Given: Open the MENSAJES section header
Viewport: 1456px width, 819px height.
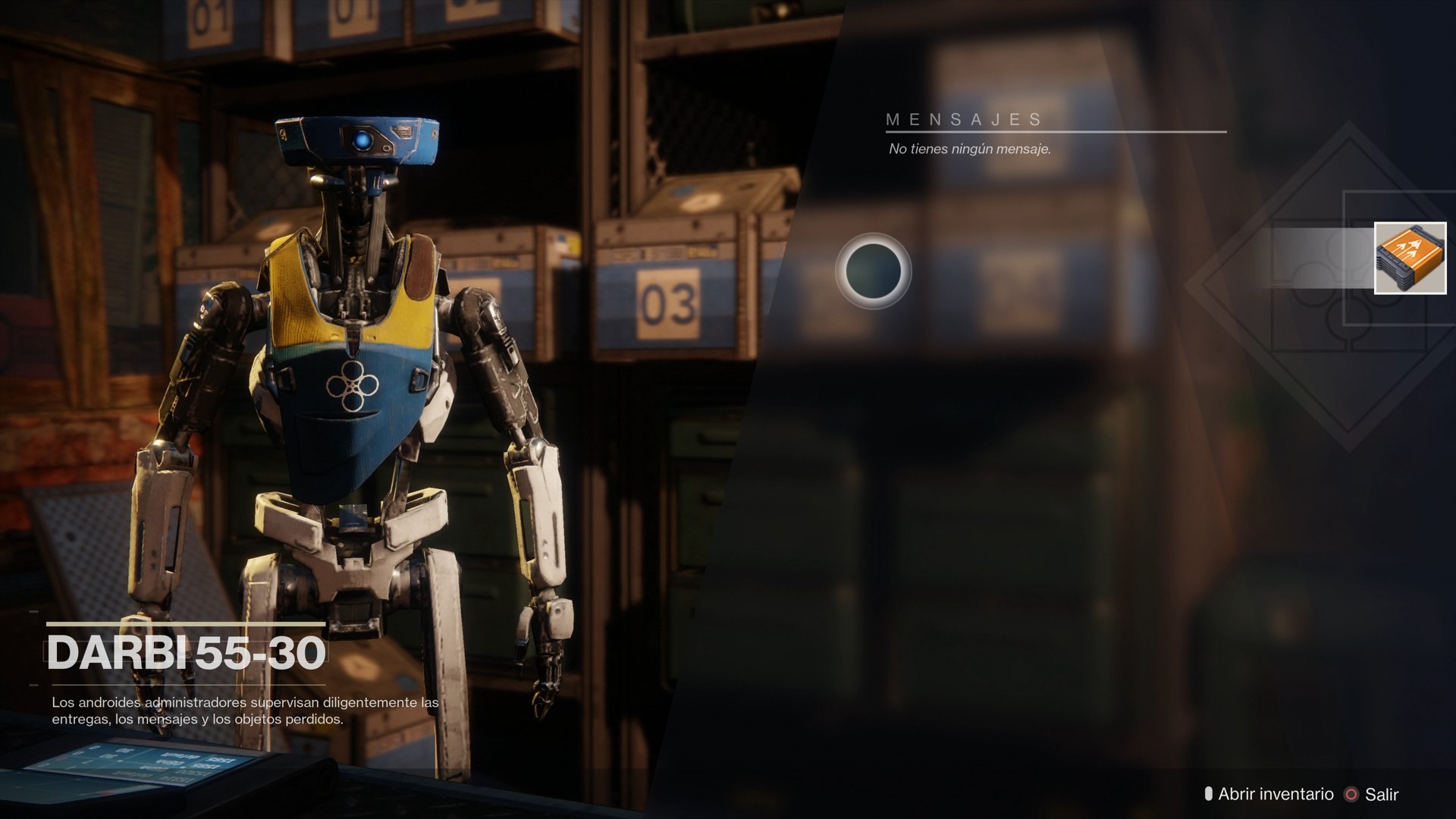Looking at the screenshot, I should pyautogui.click(x=965, y=118).
